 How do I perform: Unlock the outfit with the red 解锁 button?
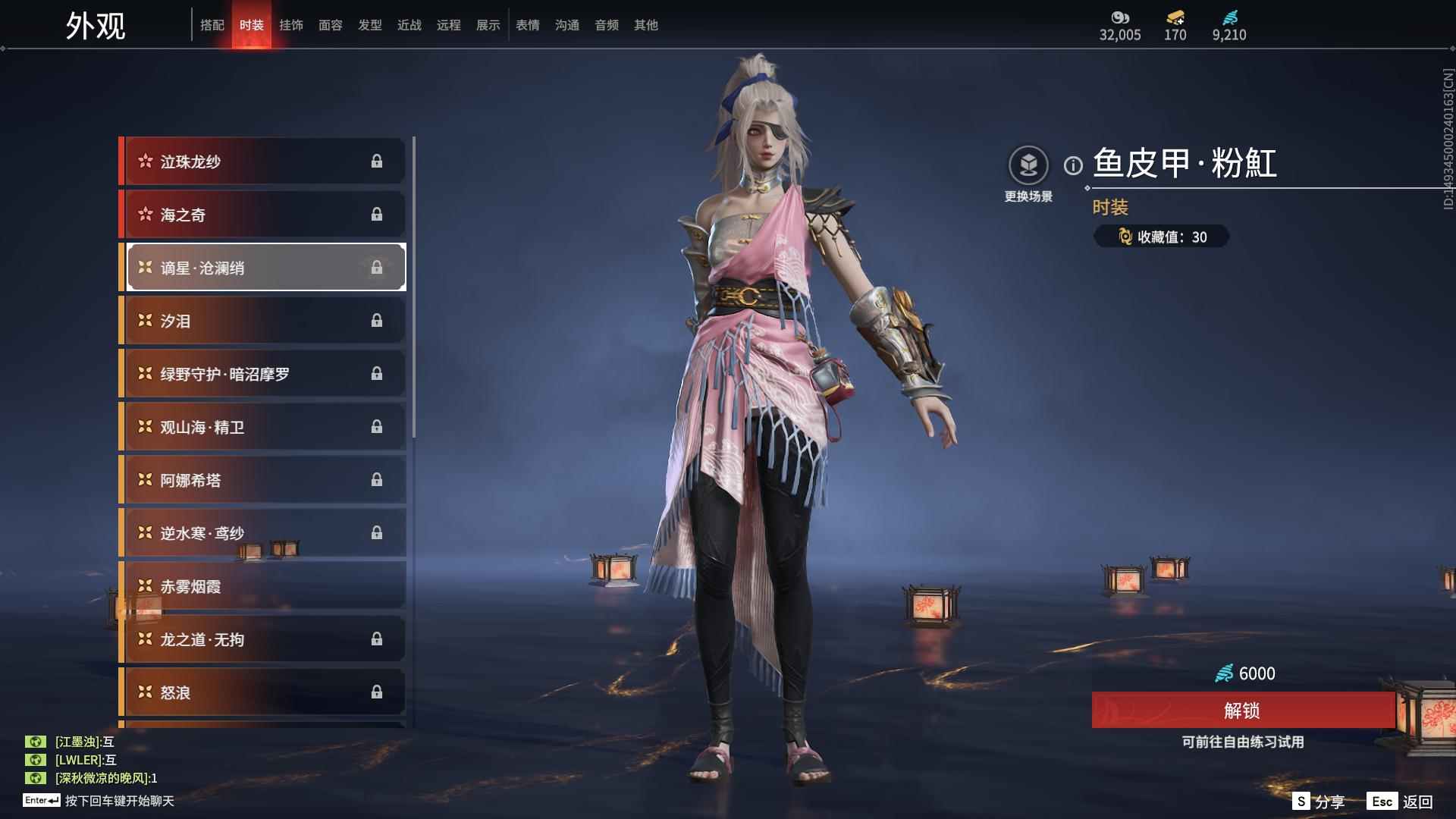1242,710
